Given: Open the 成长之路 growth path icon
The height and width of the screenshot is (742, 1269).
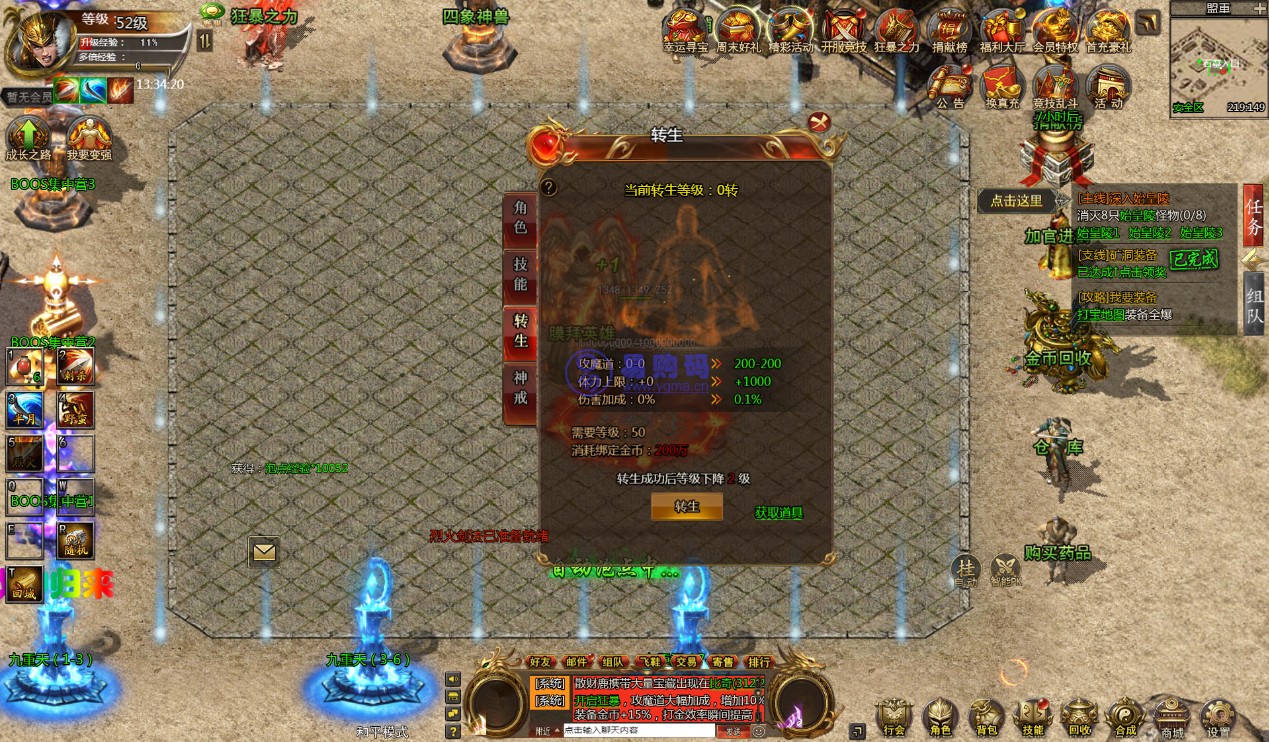Looking at the screenshot, I should point(28,137).
